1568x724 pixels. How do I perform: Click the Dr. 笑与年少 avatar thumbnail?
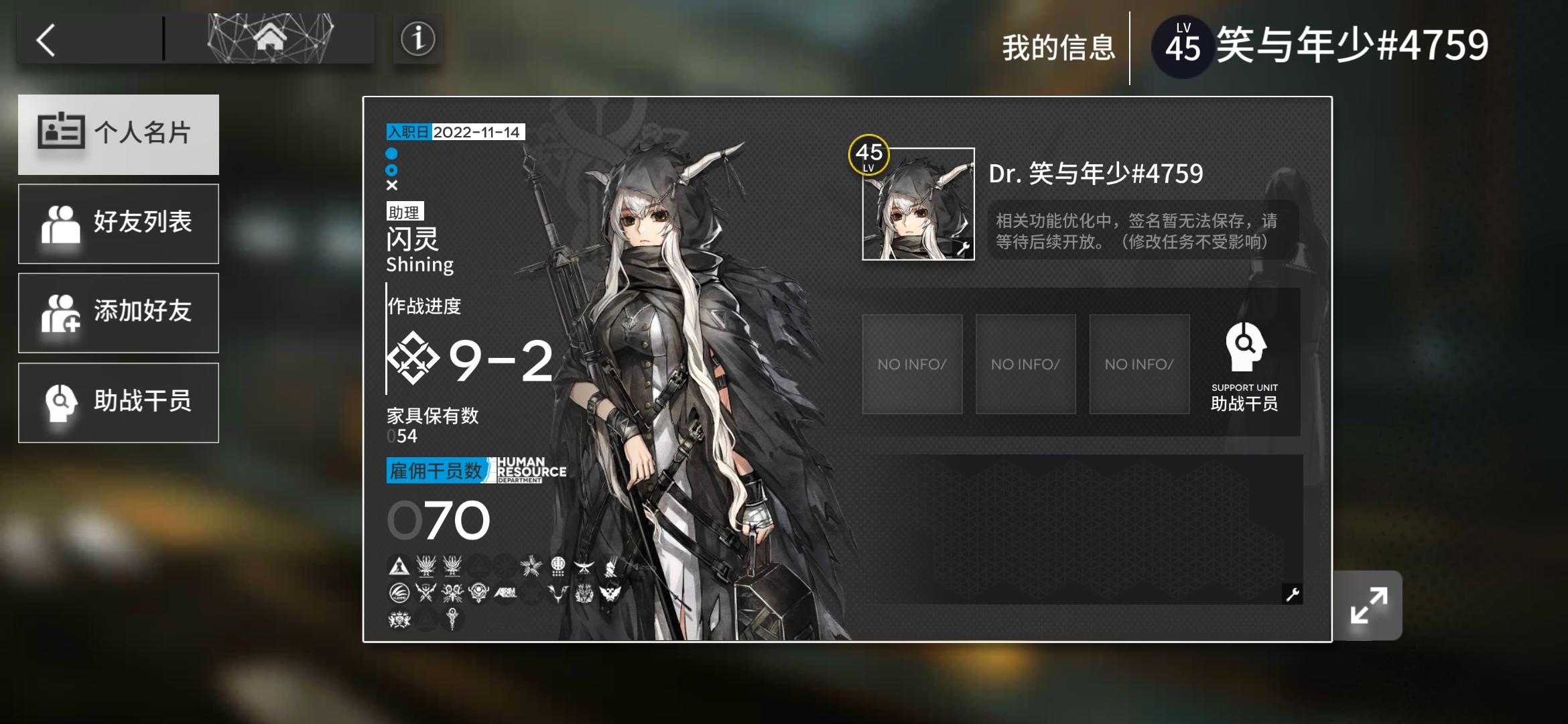(x=917, y=203)
